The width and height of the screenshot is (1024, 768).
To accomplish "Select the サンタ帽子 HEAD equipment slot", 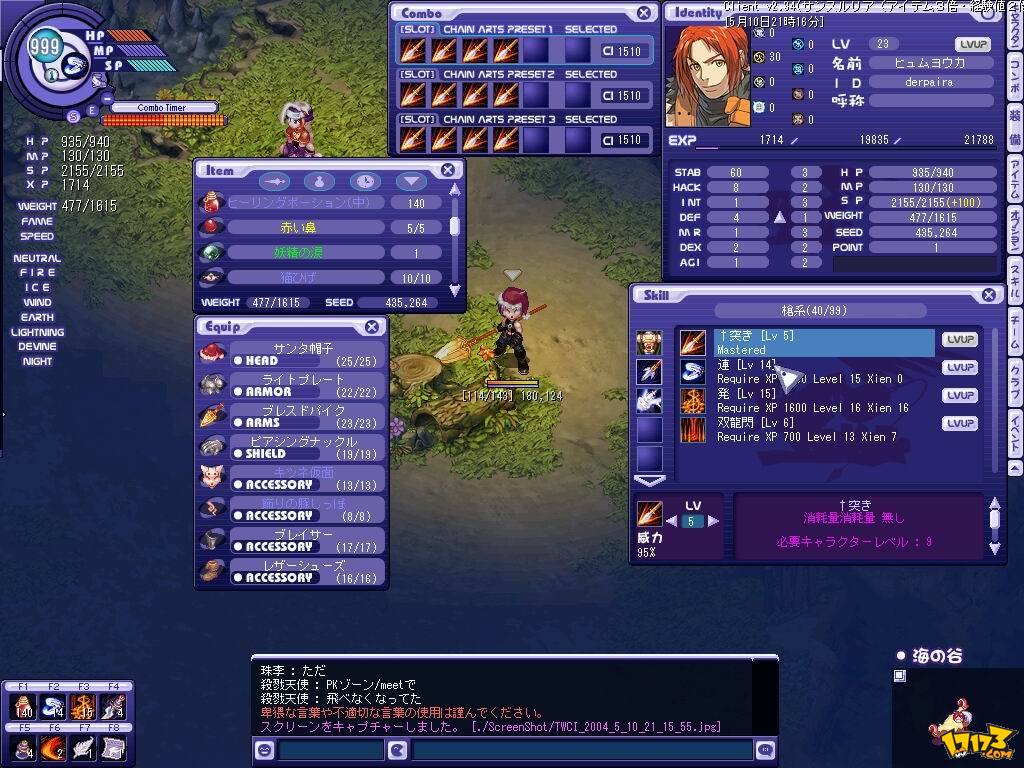I will click(305, 354).
